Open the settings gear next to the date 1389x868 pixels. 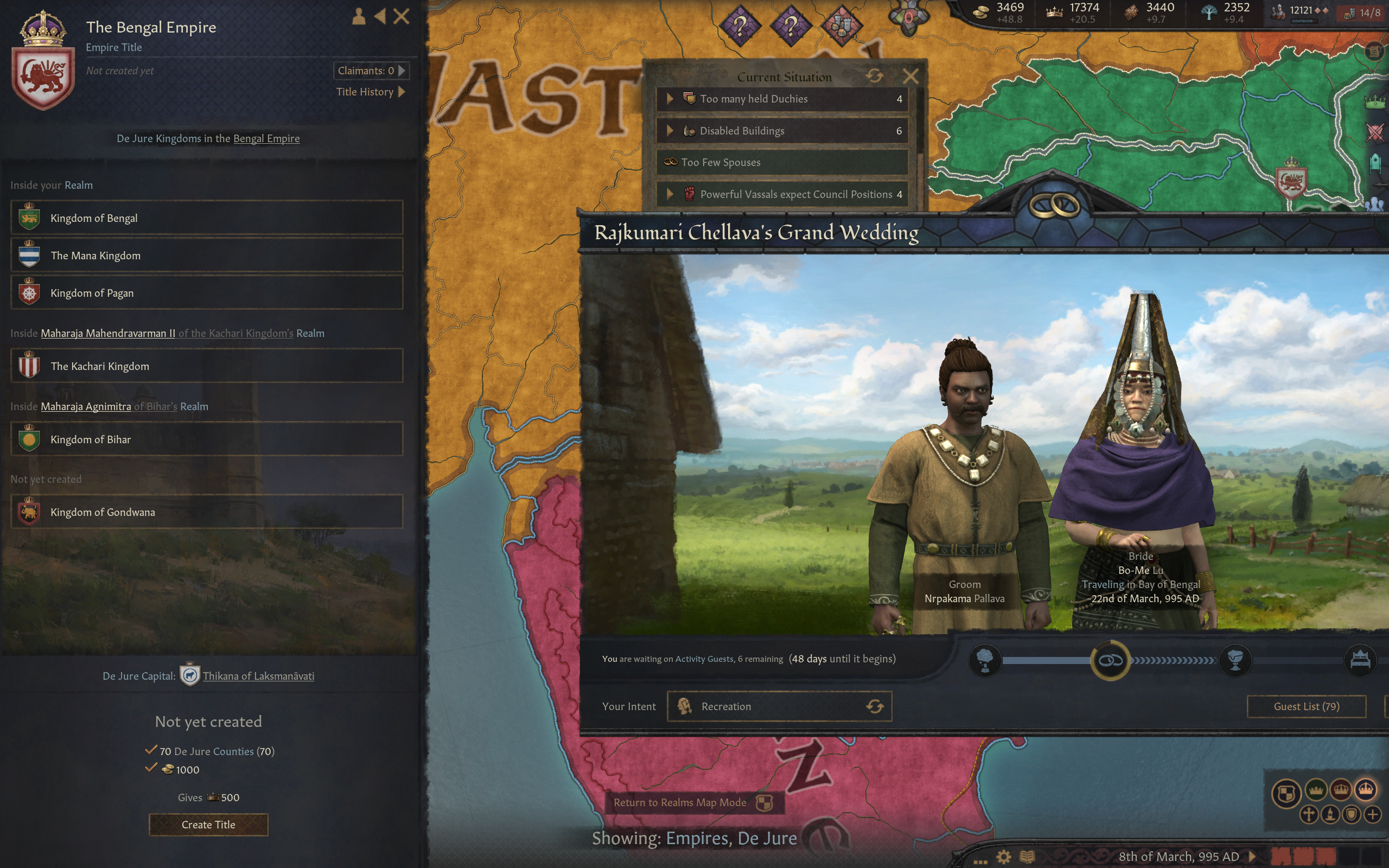[x=1004, y=857]
